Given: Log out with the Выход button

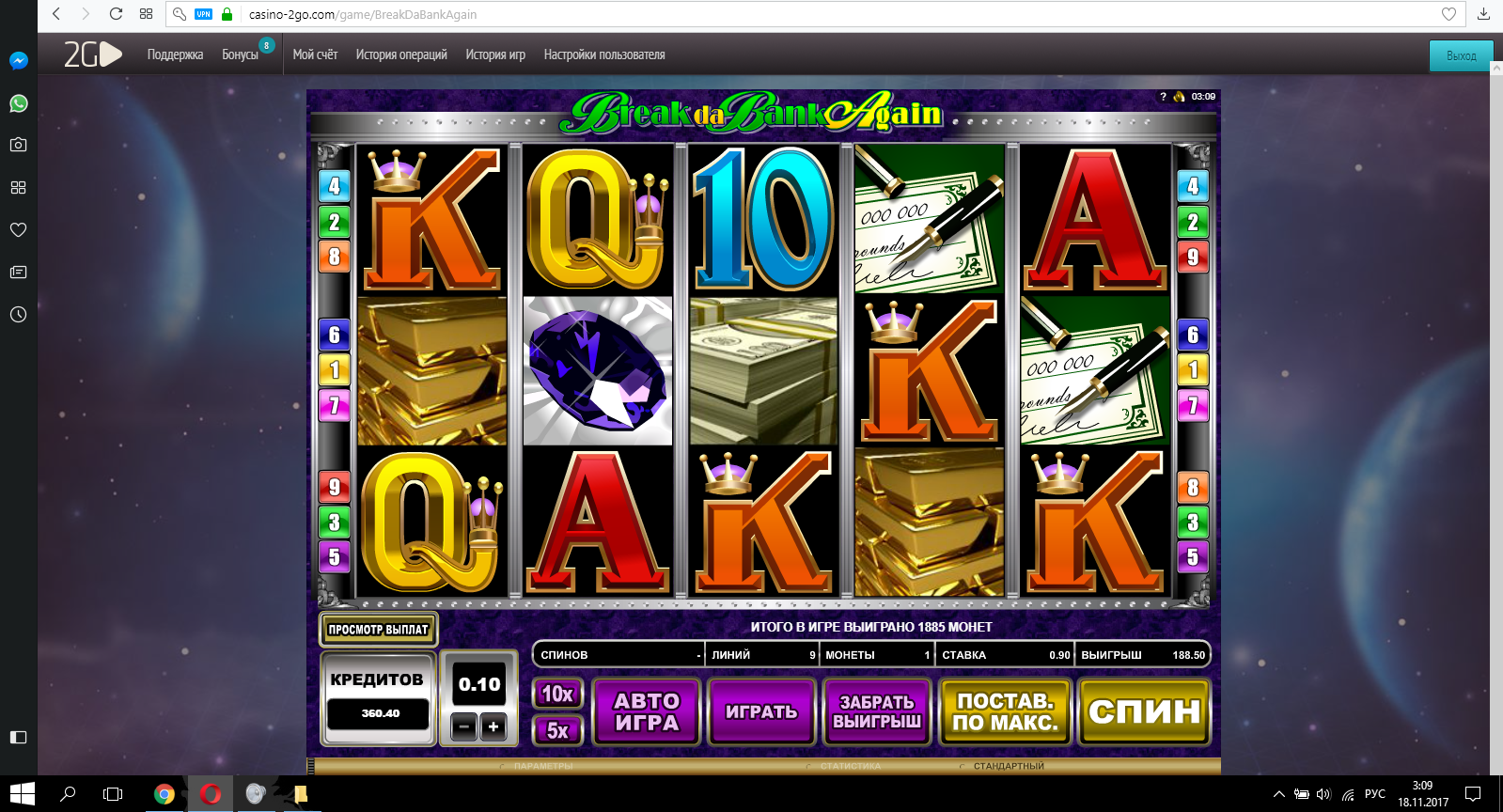Looking at the screenshot, I should click(x=1461, y=55).
